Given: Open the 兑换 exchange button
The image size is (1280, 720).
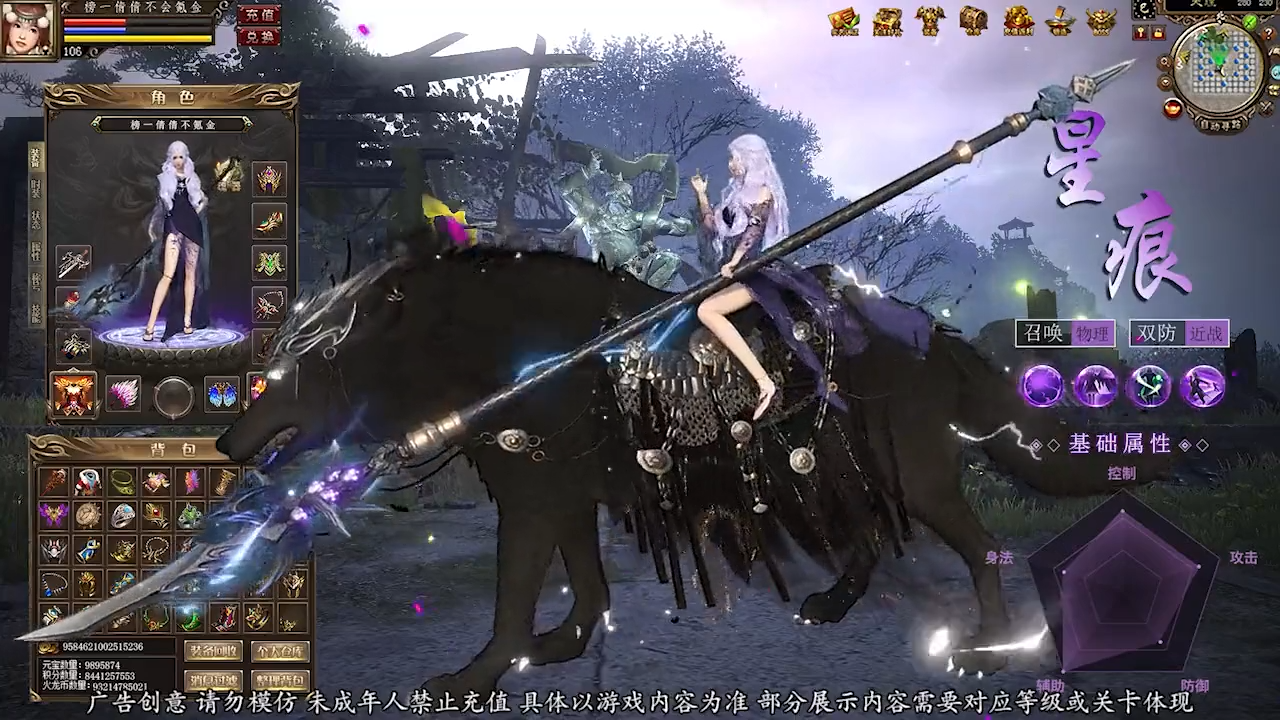Looking at the screenshot, I should 258,37.
